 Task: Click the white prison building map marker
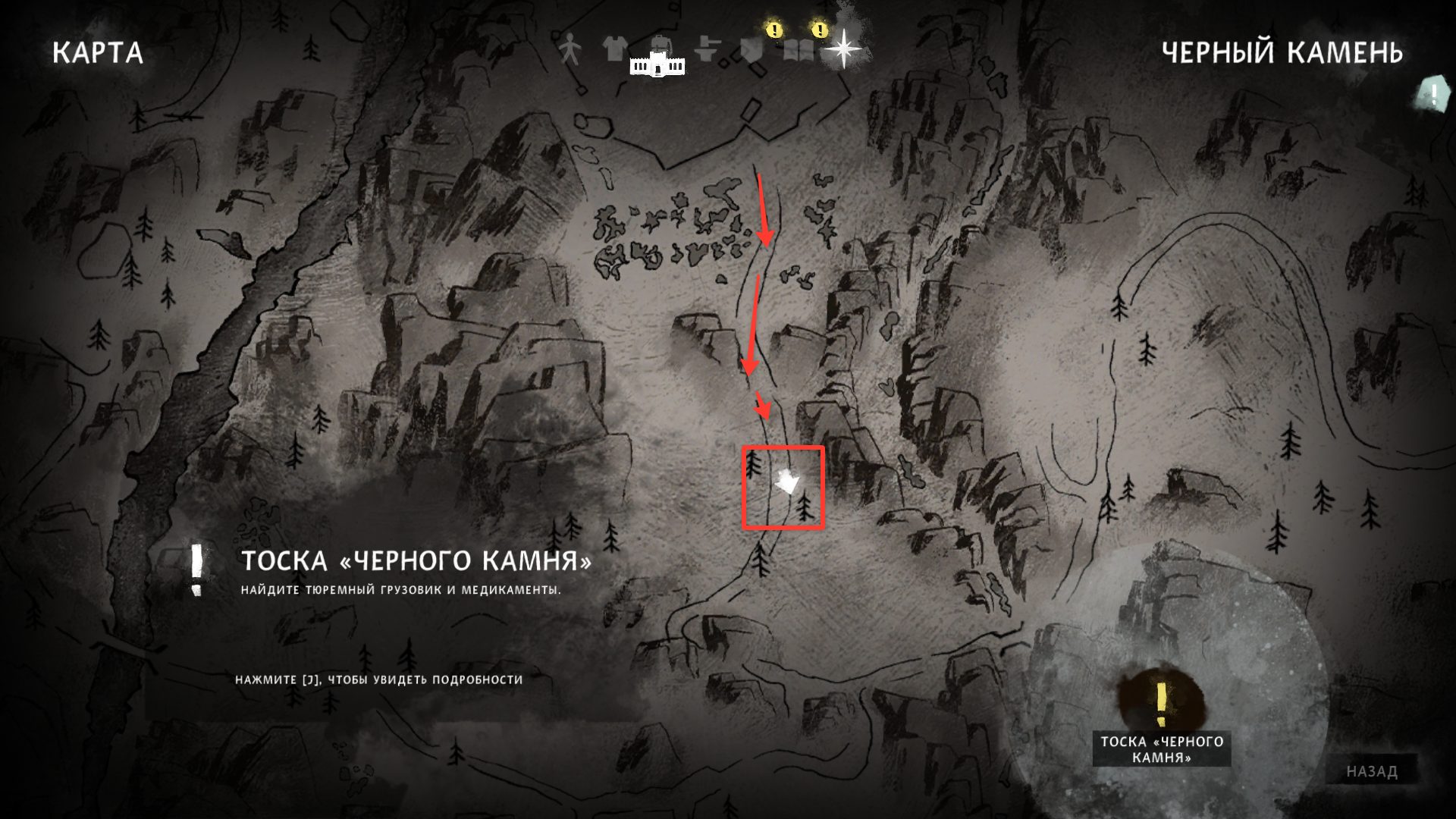coord(657,66)
